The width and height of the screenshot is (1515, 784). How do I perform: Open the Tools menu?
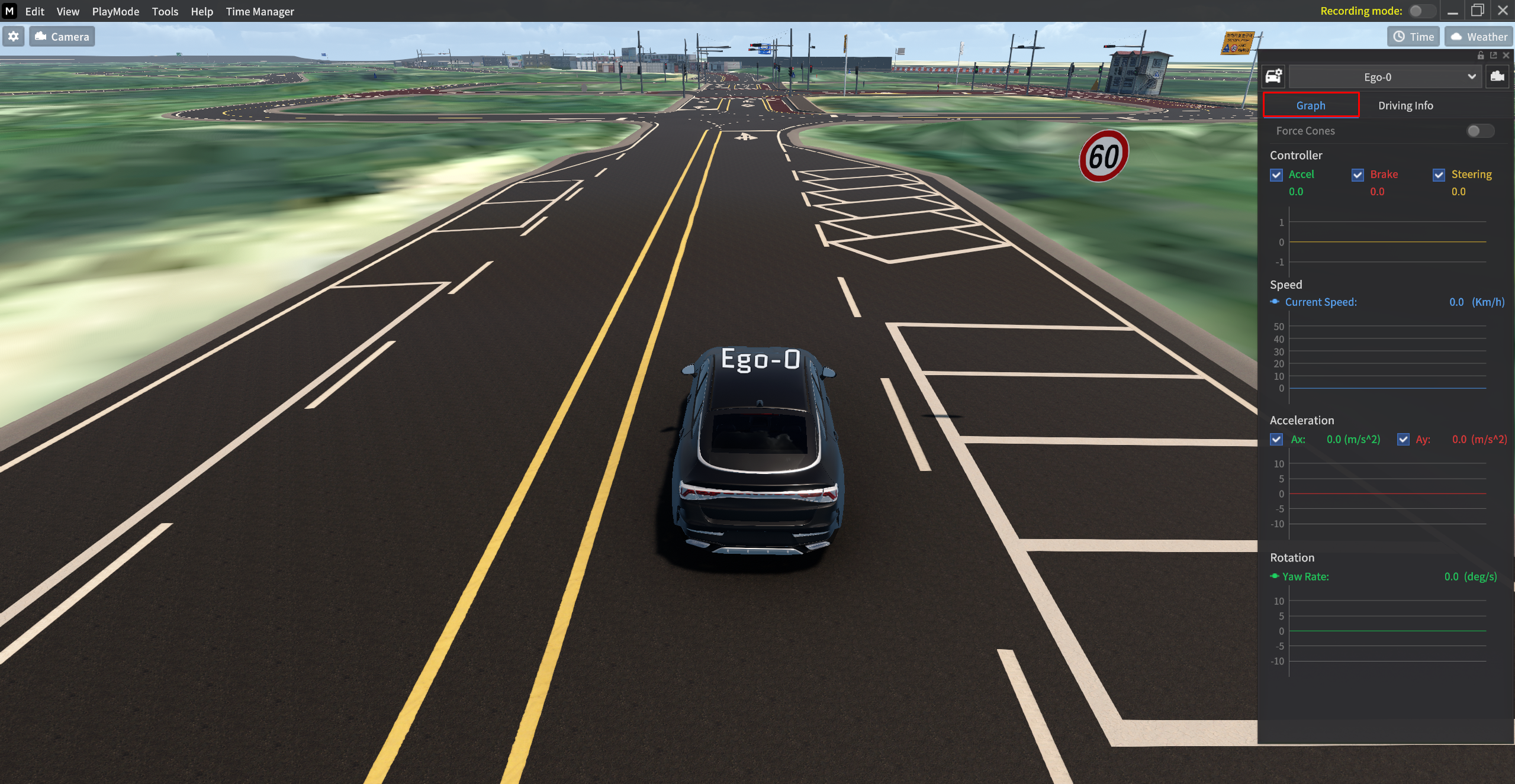pos(165,11)
